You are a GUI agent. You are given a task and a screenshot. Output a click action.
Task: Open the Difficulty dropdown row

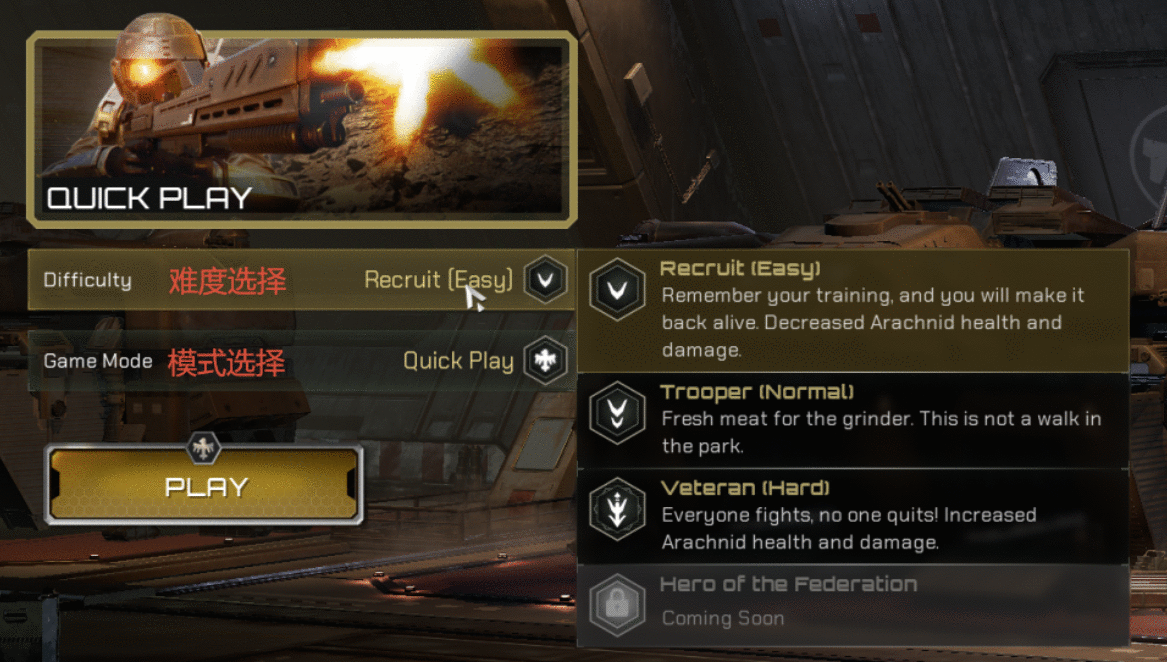[x=300, y=280]
